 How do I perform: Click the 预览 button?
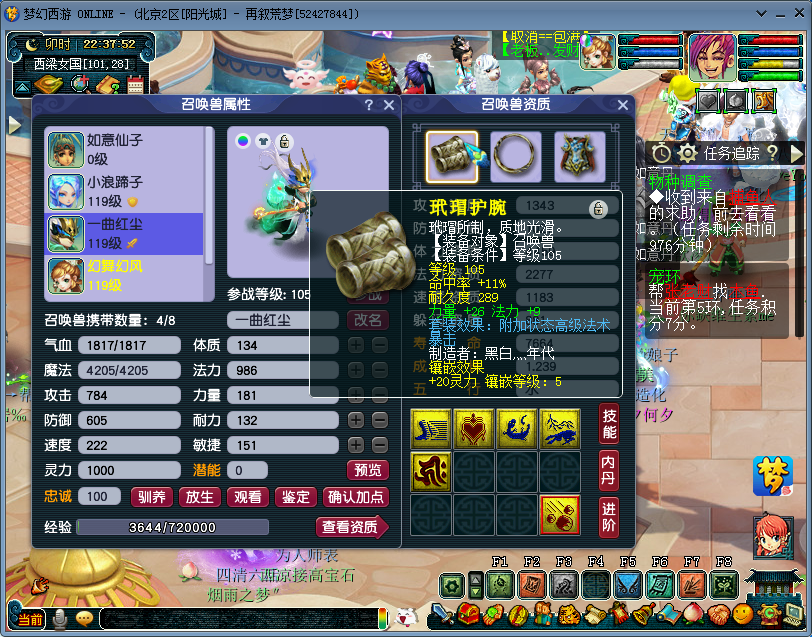pos(367,470)
